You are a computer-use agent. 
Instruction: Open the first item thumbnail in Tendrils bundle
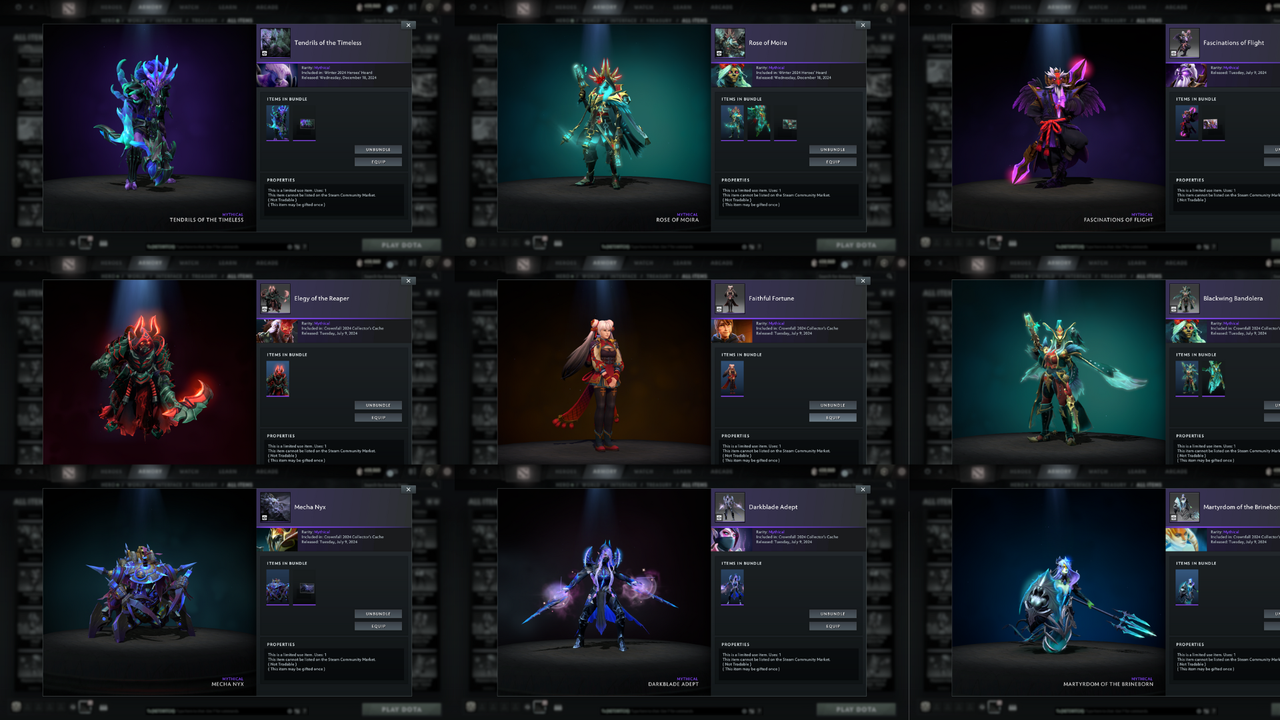click(x=279, y=123)
